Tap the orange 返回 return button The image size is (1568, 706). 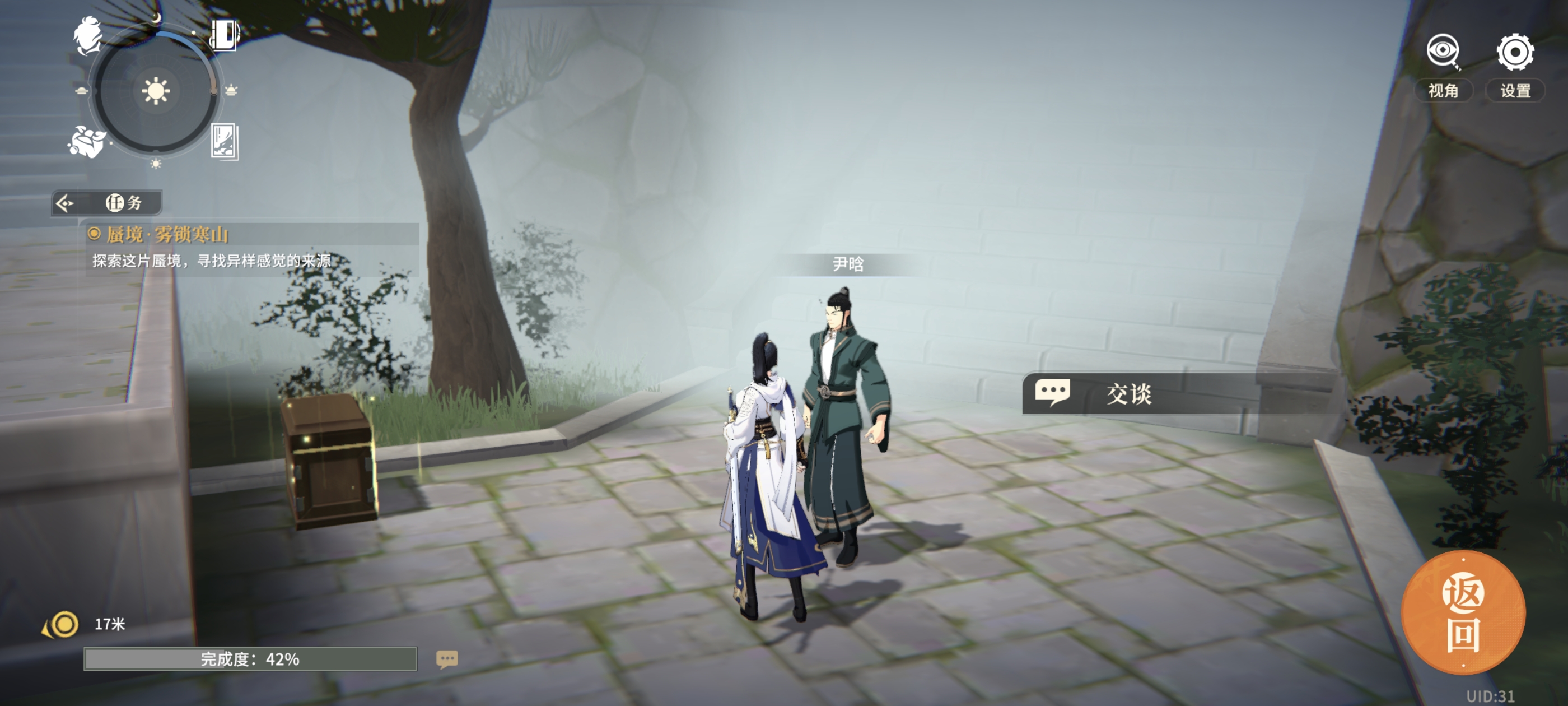pos(1463,614)
